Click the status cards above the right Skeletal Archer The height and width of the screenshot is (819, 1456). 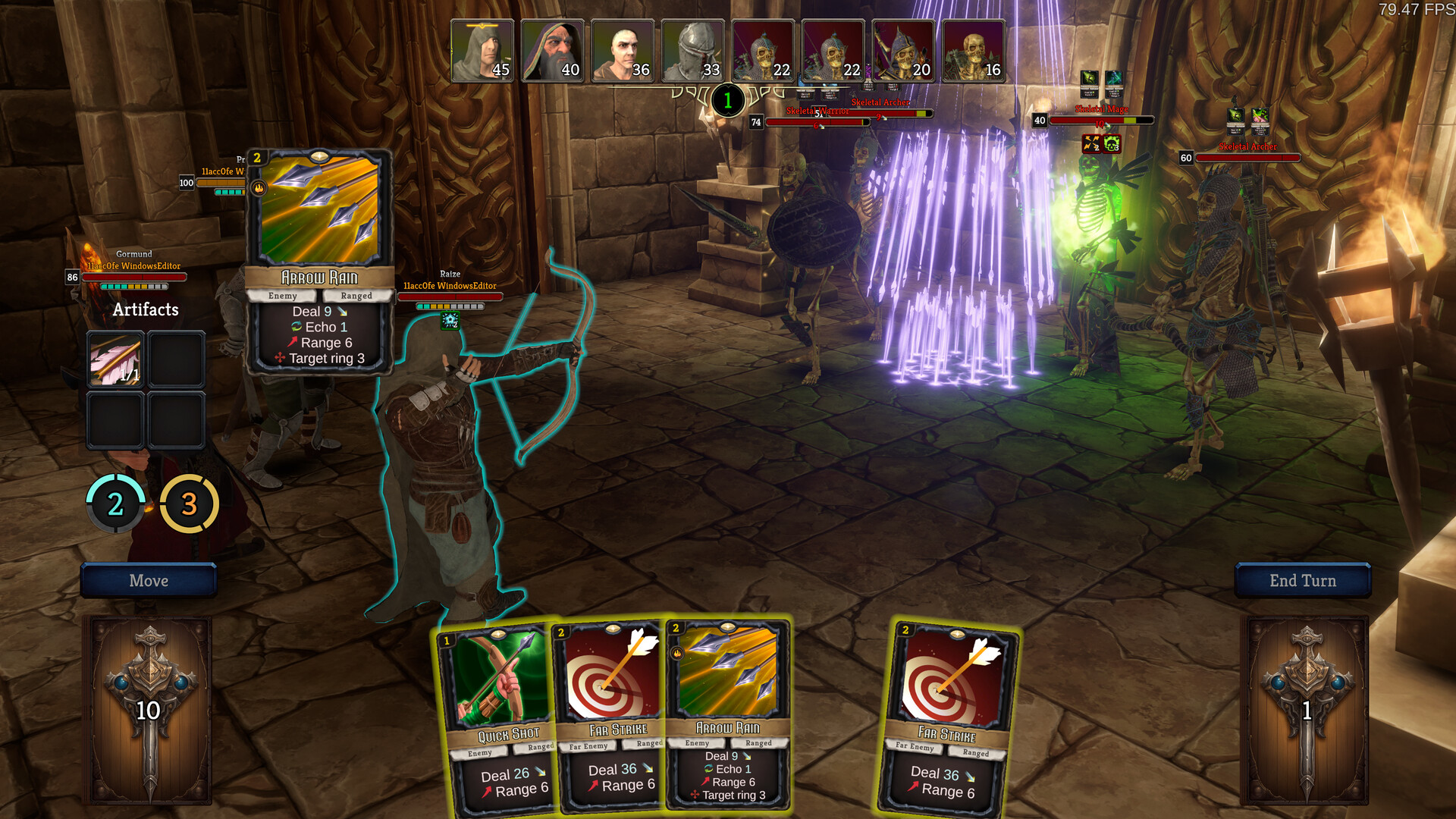1247,122
